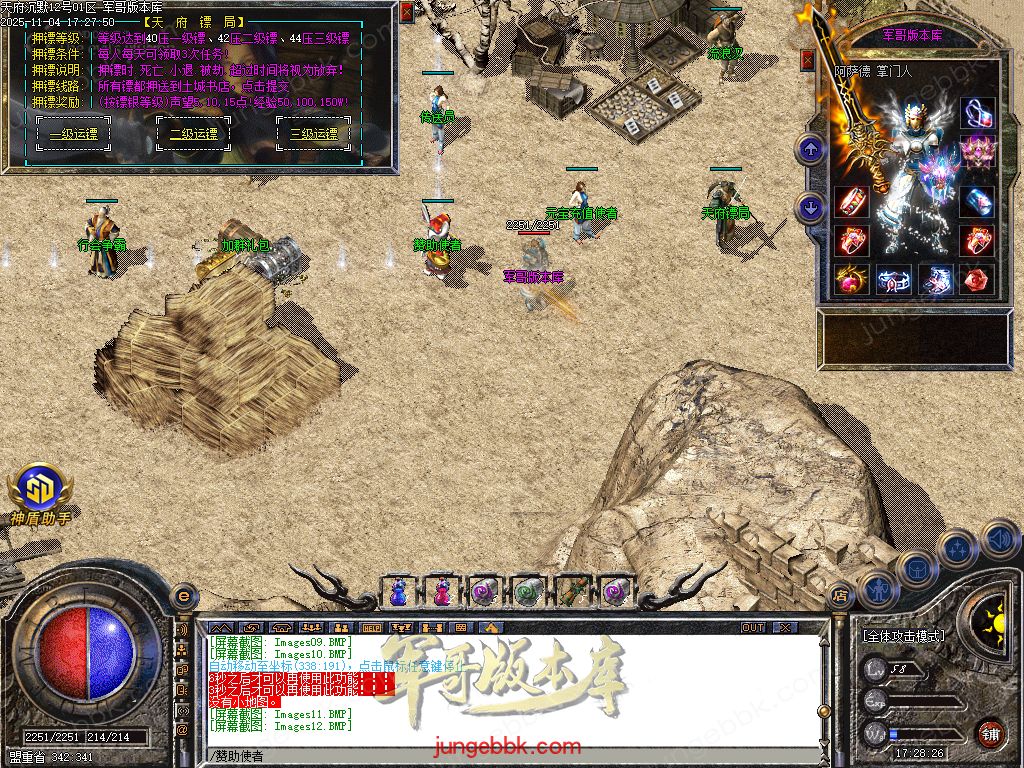Screen dimensions: 1024x768
Task: Select the equipped necklace slot
Action: point(977,111)
